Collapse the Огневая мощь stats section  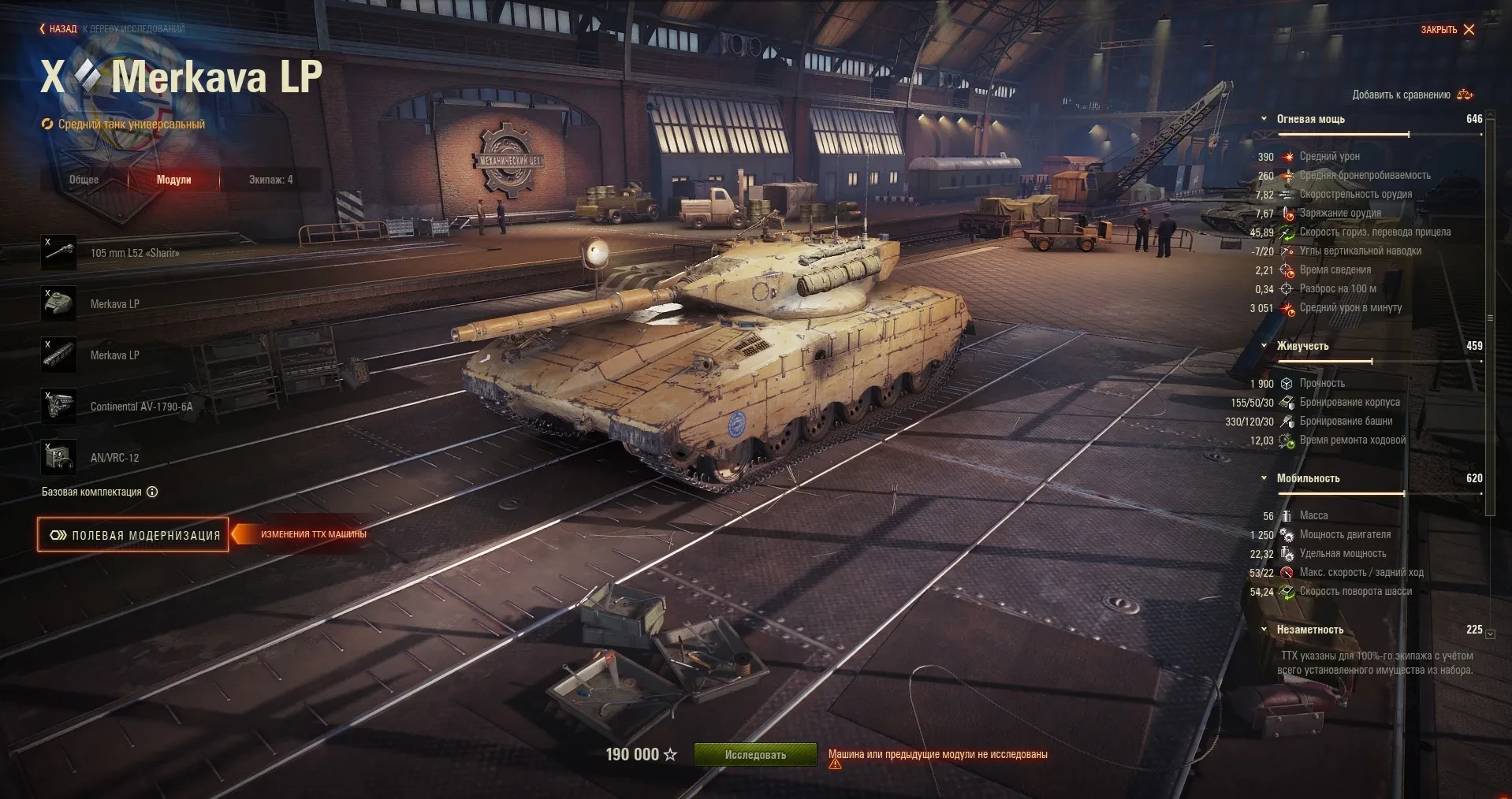click(1264, 119)
